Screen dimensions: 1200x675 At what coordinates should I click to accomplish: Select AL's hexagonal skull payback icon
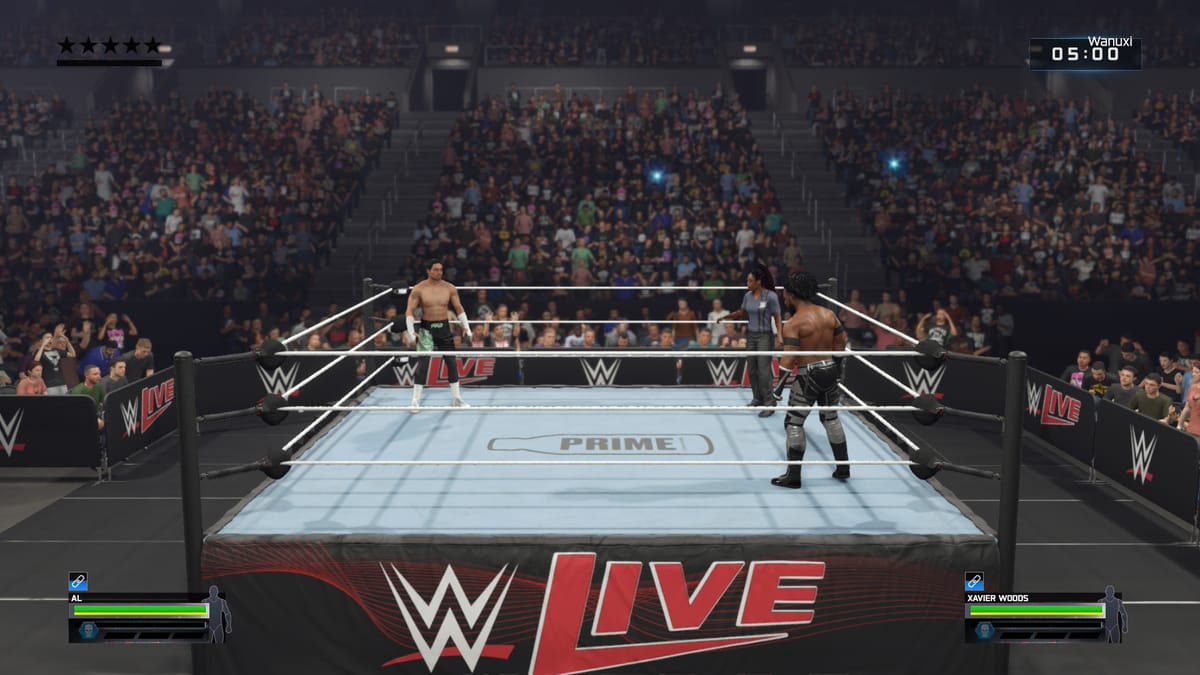point(88,631)
